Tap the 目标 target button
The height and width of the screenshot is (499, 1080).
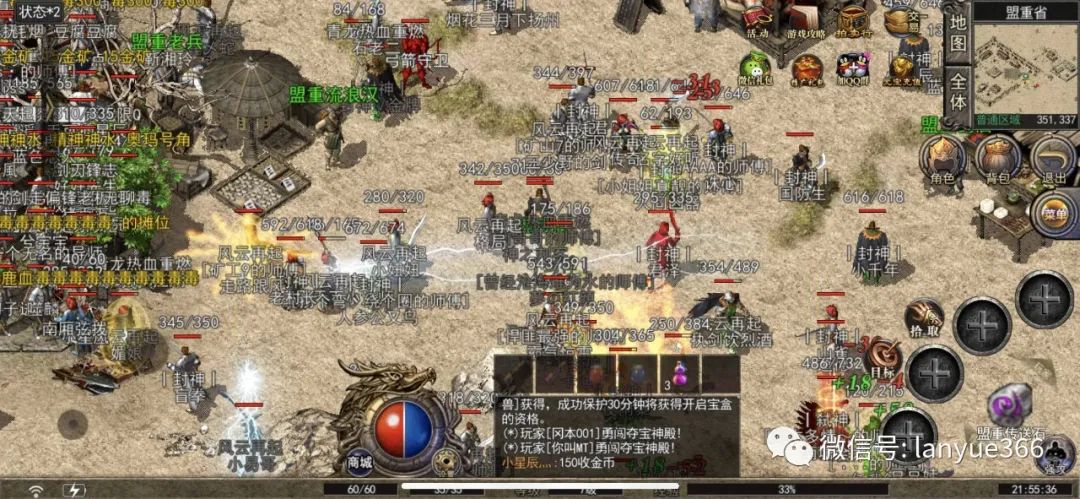point(882,357)
